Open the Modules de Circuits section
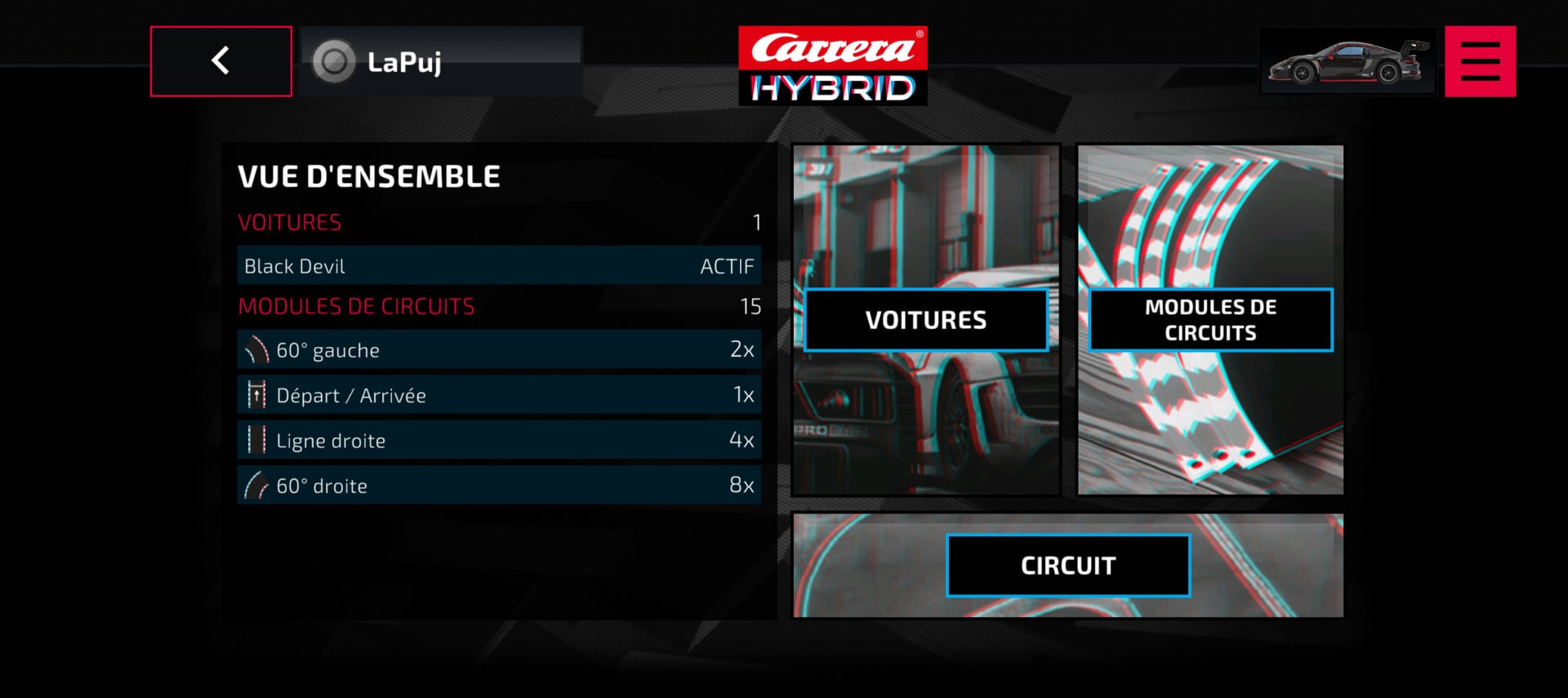Image resolution: width=1568 pixels, height=698 pixels. pos(1210,320)
